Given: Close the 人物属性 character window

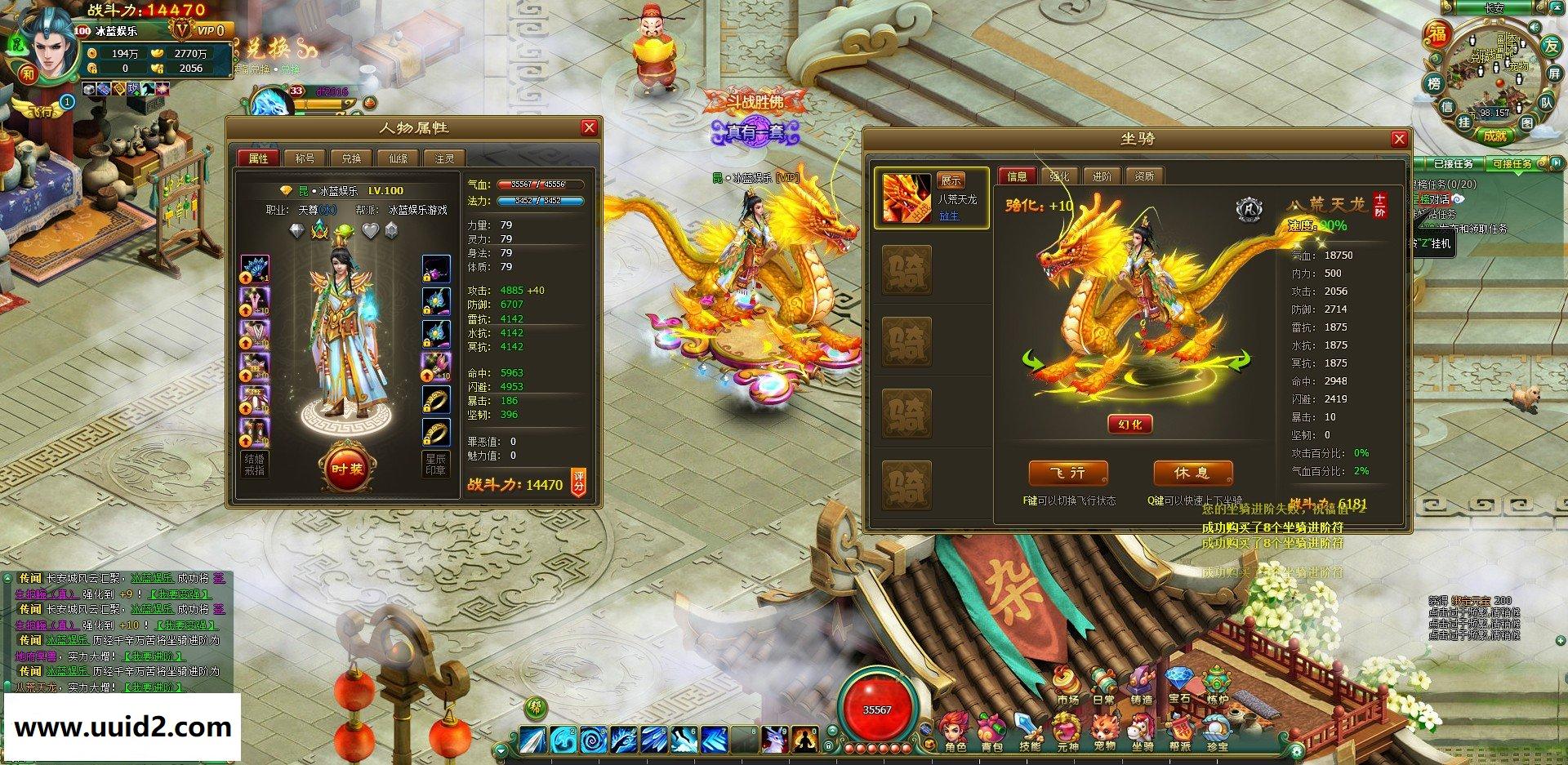Looking at the screenshot, I should click(588, 128).
